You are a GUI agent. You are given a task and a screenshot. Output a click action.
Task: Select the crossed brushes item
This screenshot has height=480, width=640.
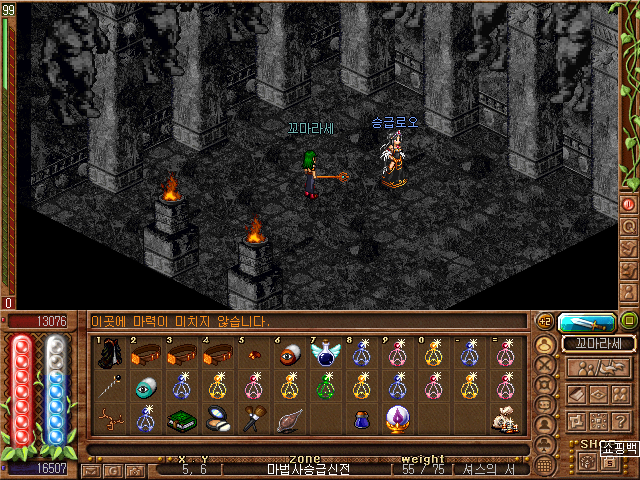click(x=254, y=421)
